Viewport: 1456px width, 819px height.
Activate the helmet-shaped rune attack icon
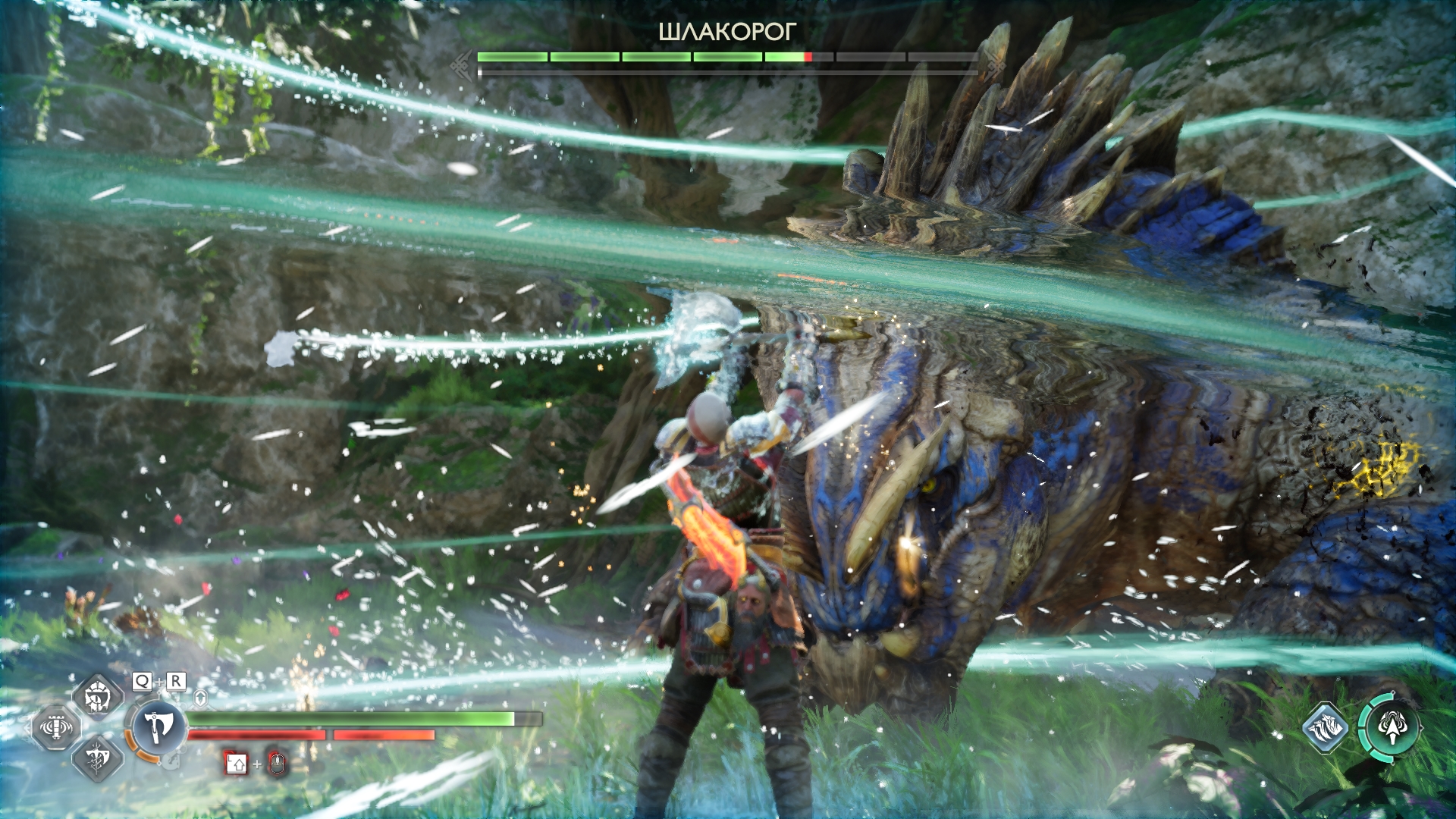pos(98,695)
